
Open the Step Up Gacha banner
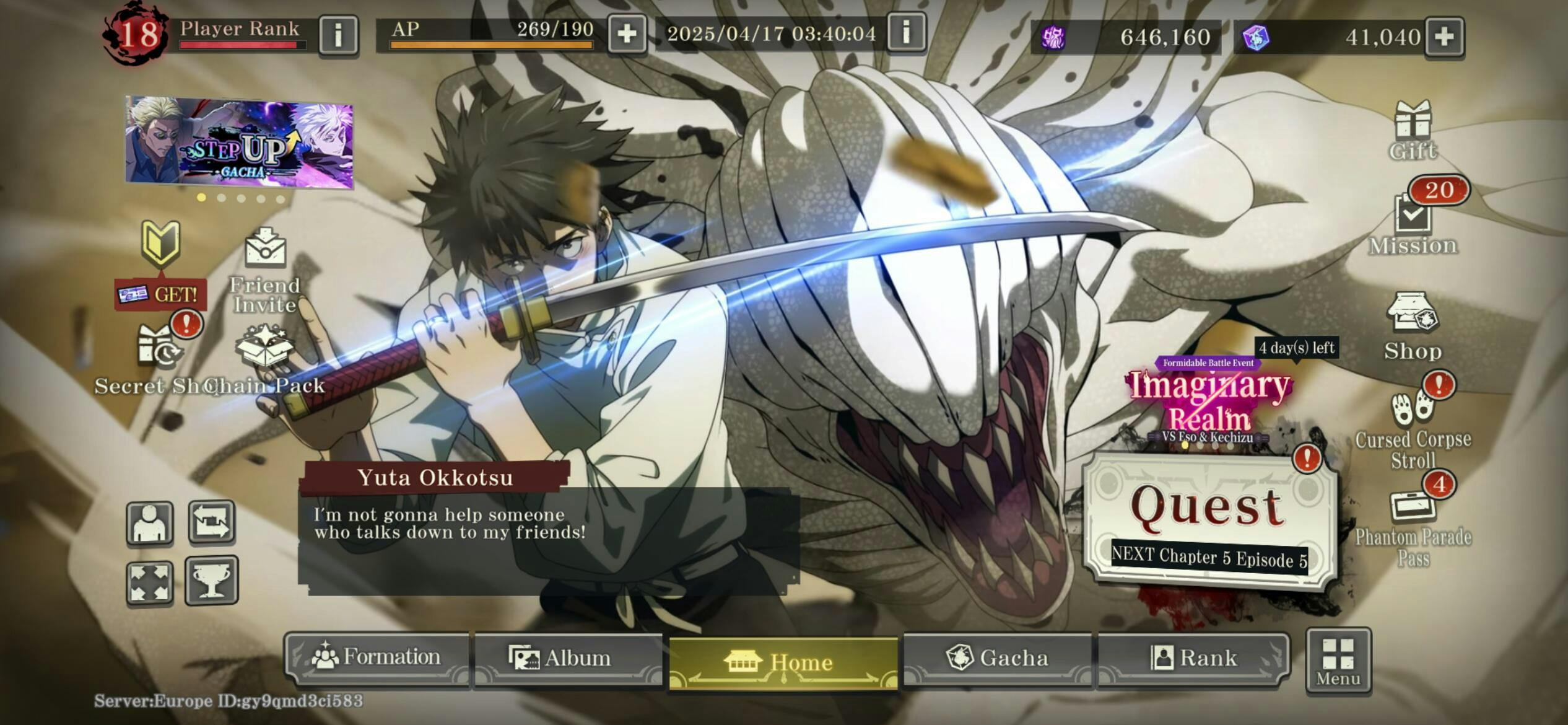[239, 141]
